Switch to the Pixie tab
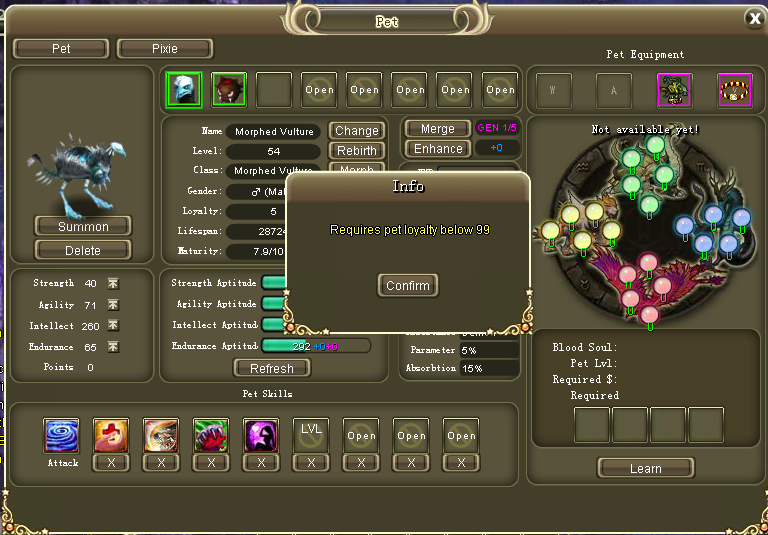This screenshot has width=768, height=535. (165, 48)
